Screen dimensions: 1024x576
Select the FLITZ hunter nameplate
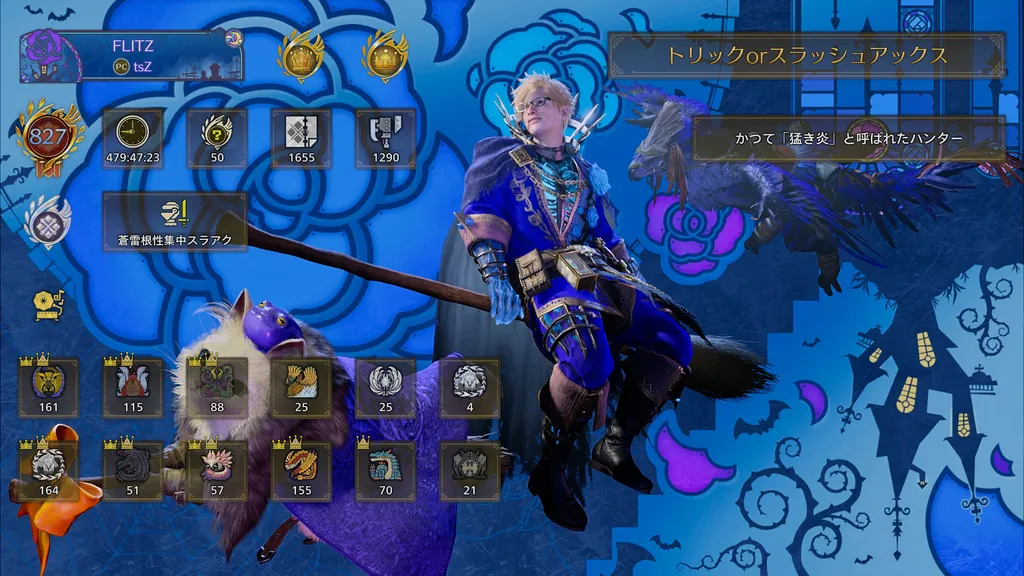click(x=131, y=55)
